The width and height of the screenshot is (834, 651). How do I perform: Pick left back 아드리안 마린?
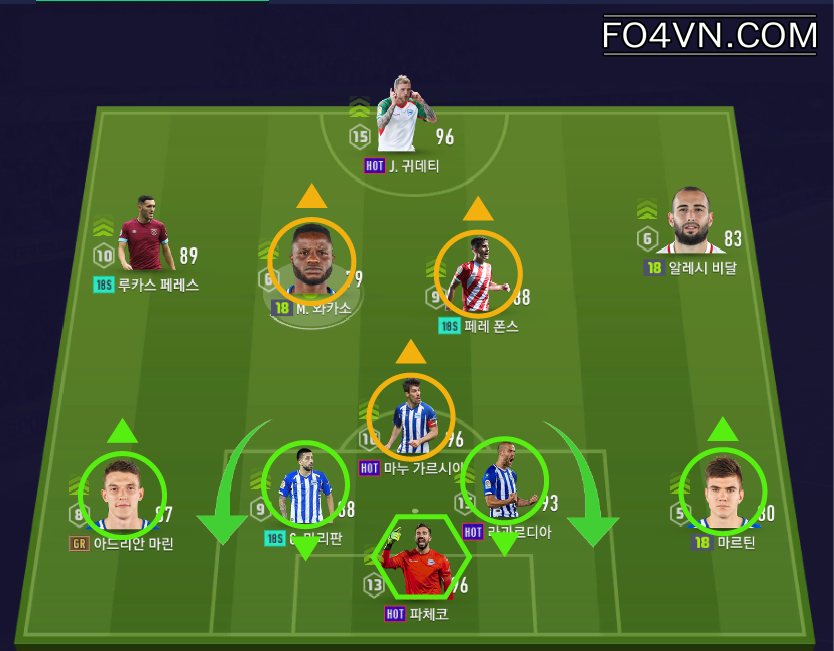click(122, 495)
